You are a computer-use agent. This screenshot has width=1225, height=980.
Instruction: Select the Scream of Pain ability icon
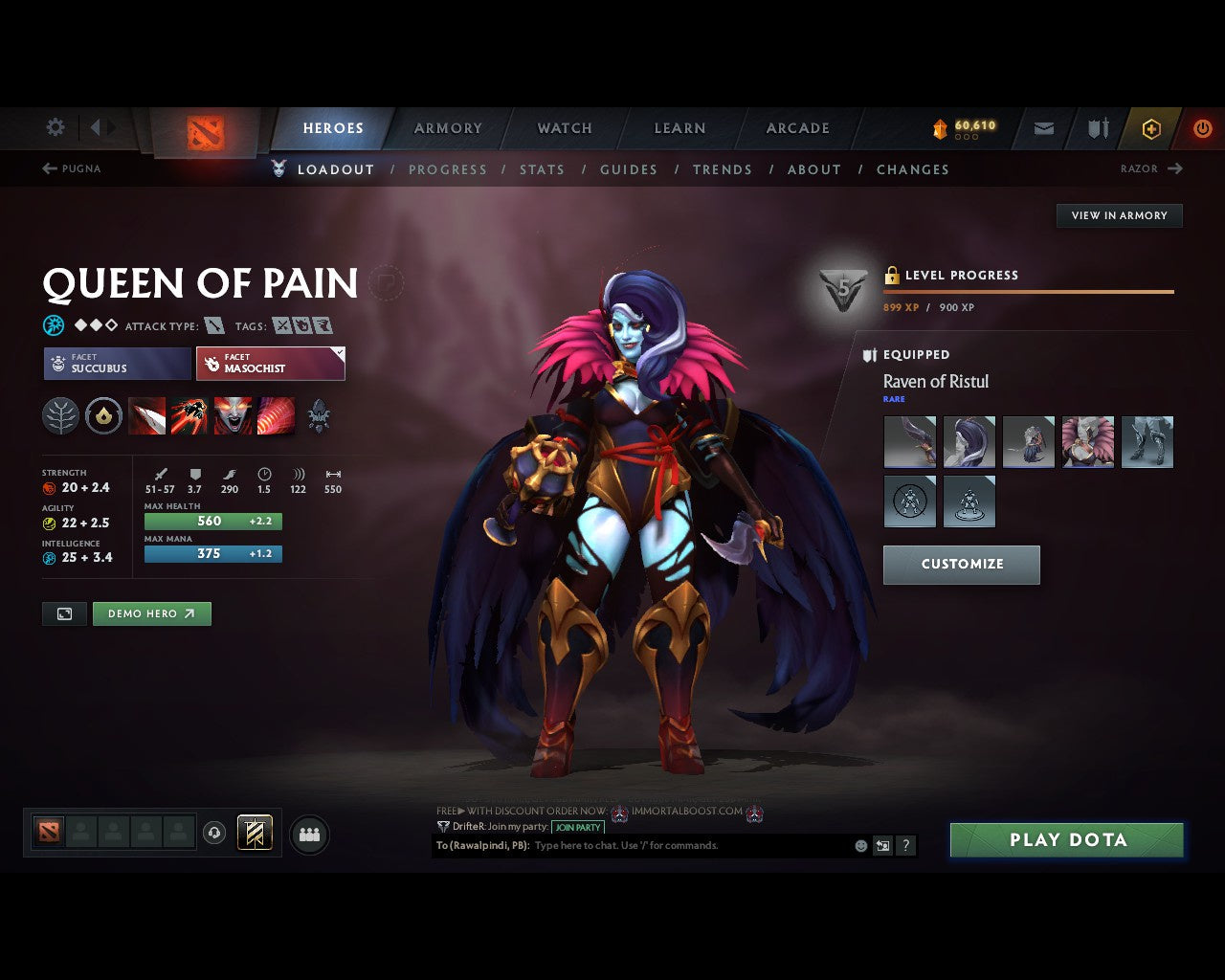click(234, 415)
